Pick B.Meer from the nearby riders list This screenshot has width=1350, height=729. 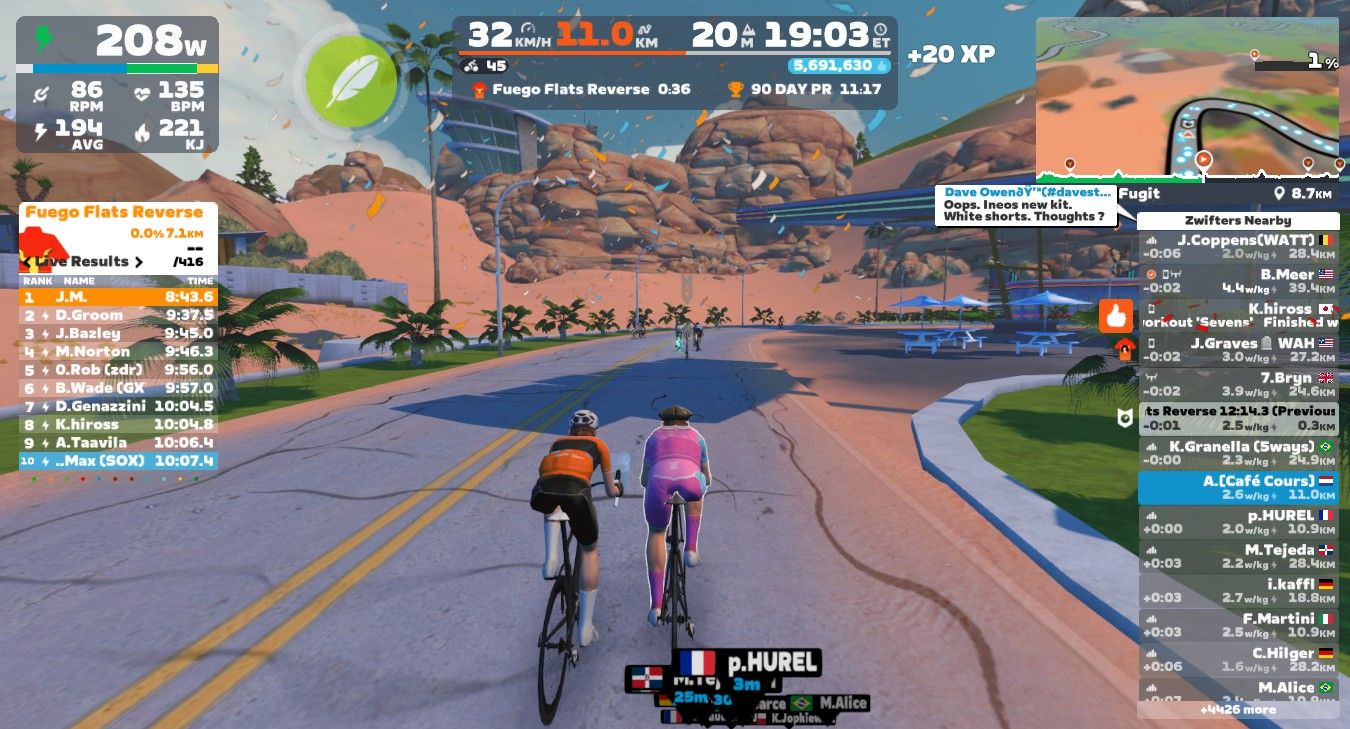(x=1238, y=280)
